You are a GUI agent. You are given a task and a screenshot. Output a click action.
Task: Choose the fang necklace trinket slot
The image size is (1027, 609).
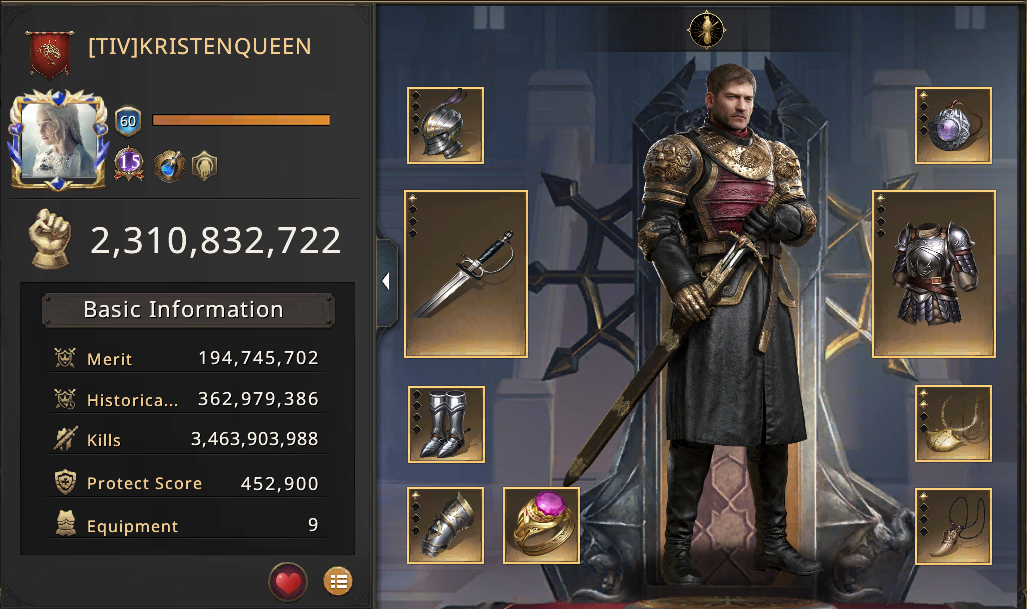(953, 526)
